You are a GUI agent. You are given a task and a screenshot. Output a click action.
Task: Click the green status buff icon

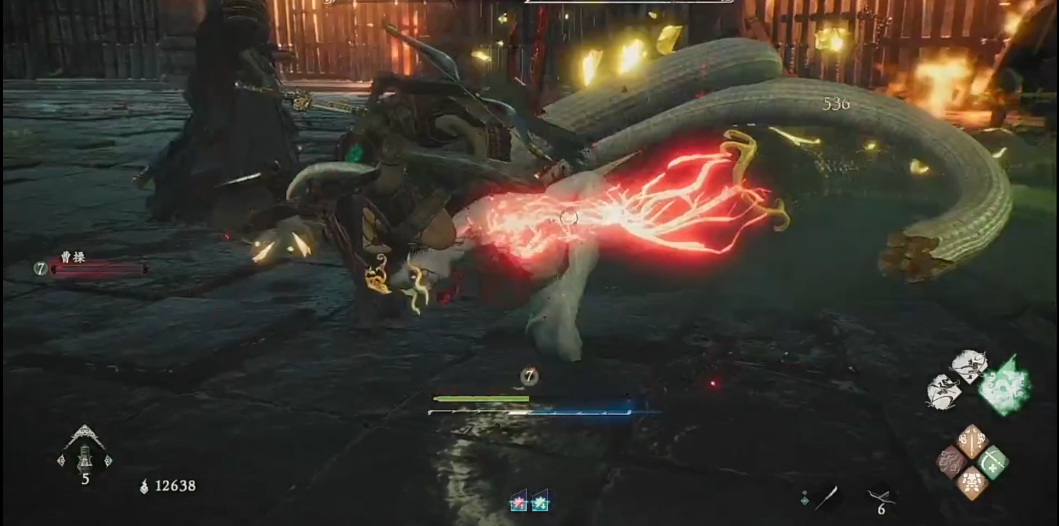pyautogui.click(x=540, y=502)
